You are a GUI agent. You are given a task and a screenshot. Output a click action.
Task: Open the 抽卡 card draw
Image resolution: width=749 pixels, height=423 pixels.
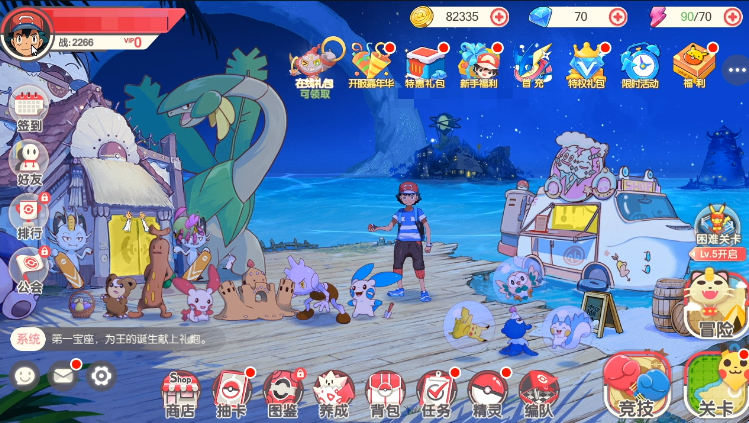pyautogui.click(x=231, y=393)
